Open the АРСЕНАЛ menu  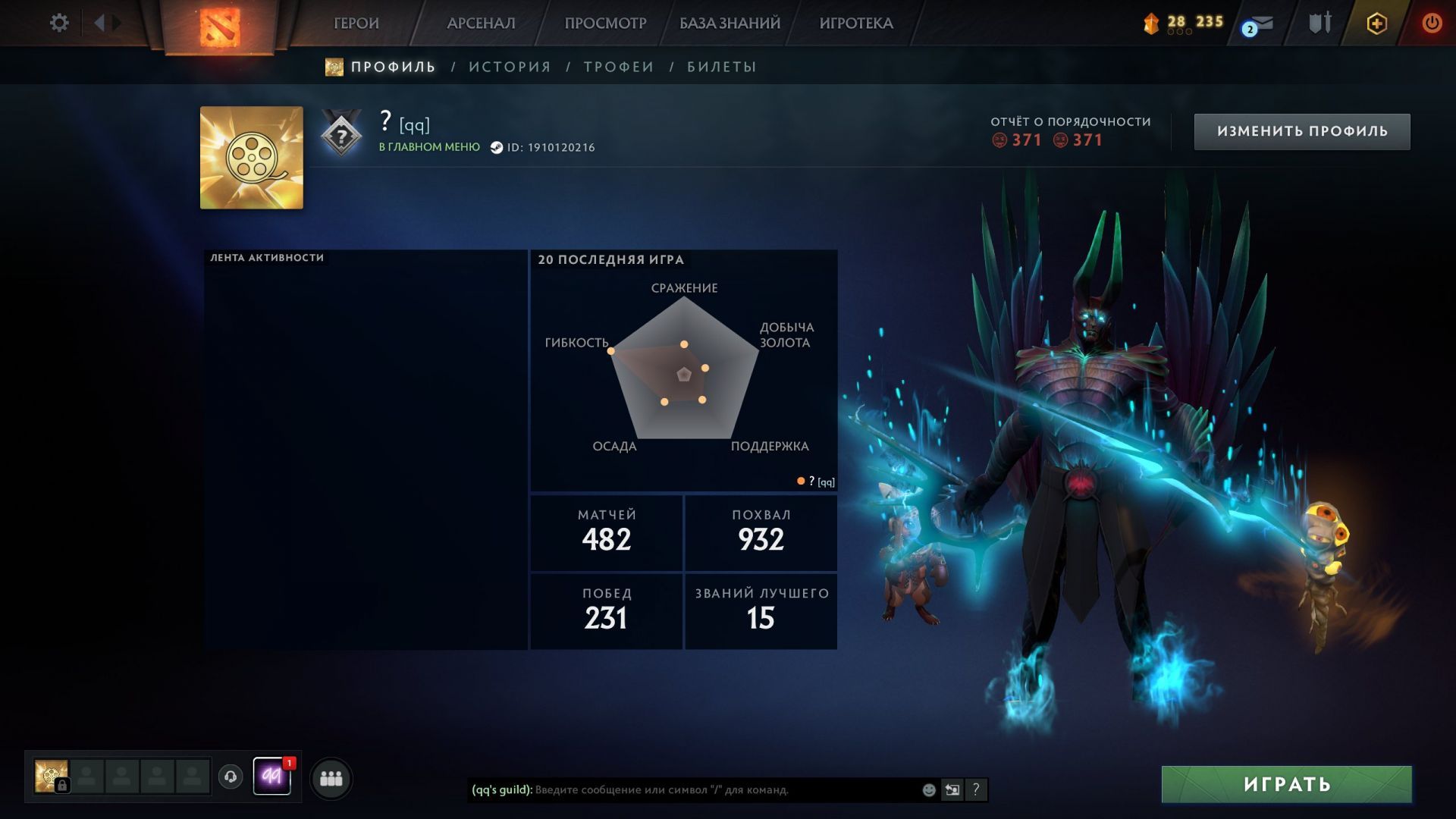point(481,24)
